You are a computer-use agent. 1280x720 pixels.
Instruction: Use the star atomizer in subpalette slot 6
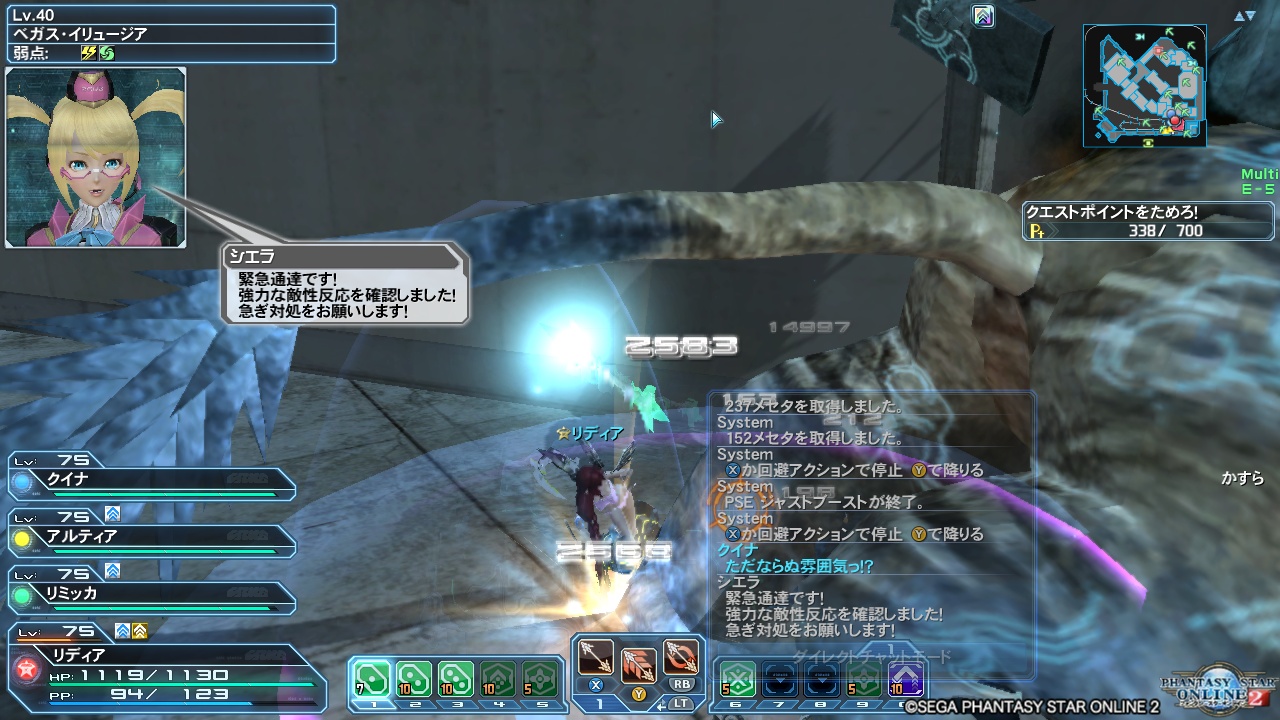[737, 680]
